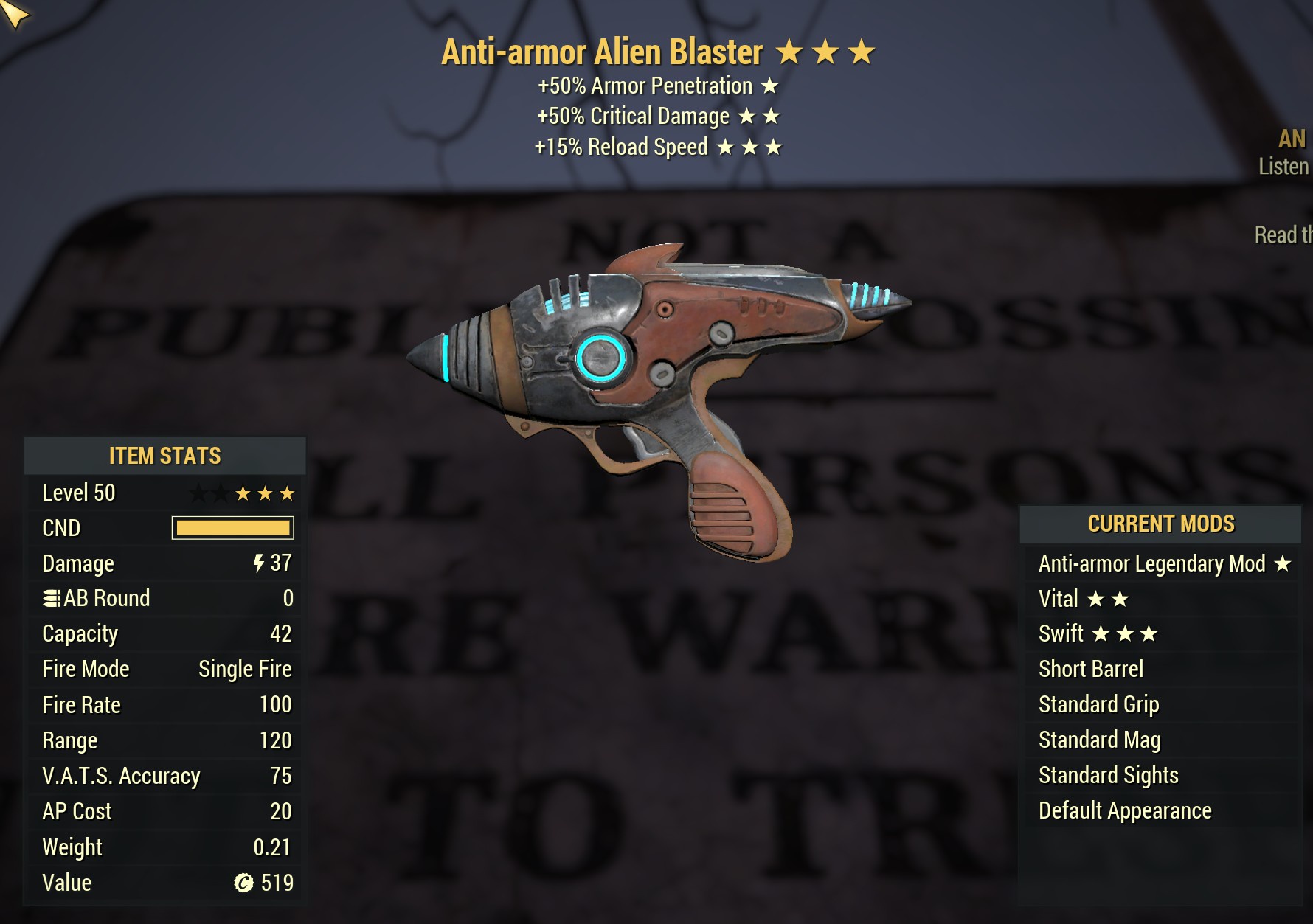The width and height of the screenshot is (1313, 924).
Task: Click the Anti-armor Alien Blaster title text
Action: tap(600, 52)
